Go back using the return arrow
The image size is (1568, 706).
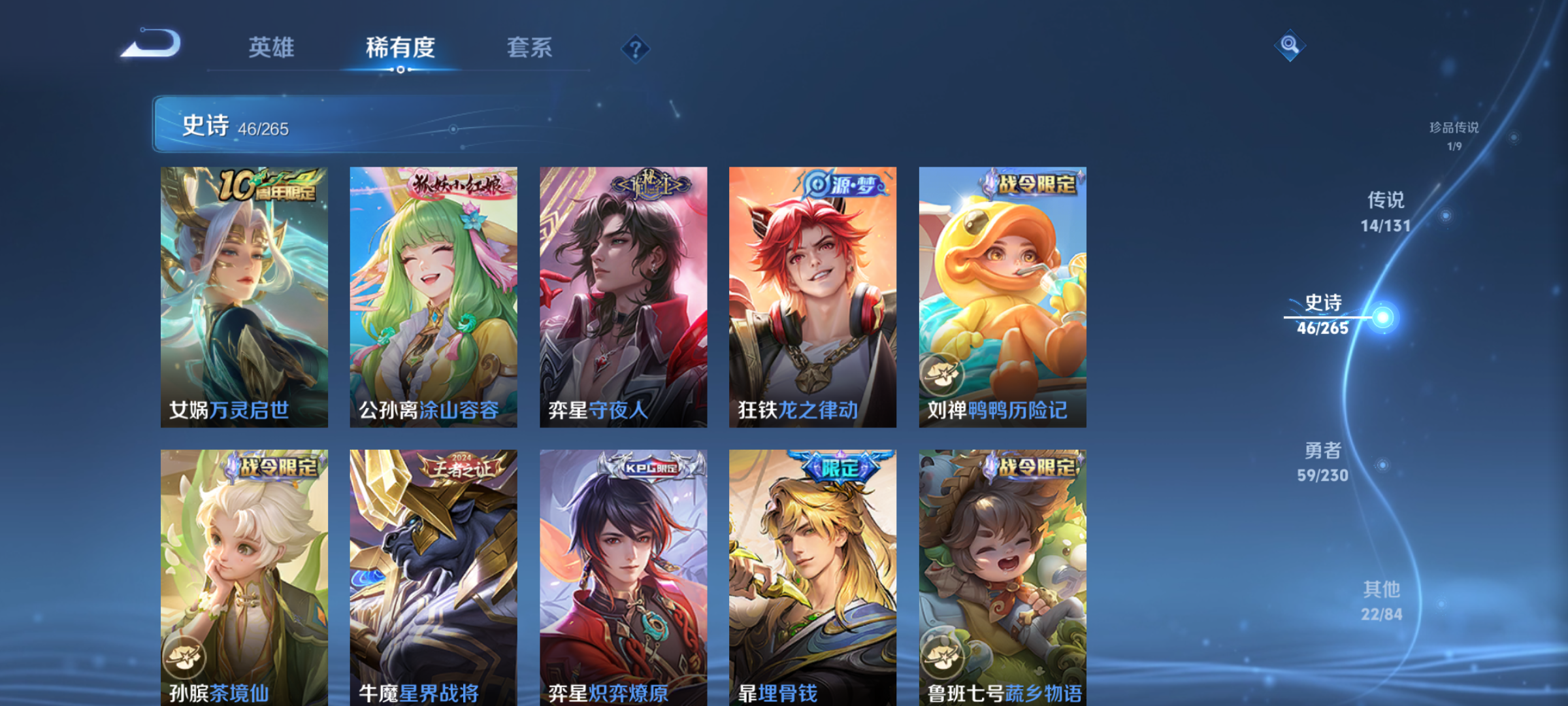pyautogui.click(x=152, y=44)
